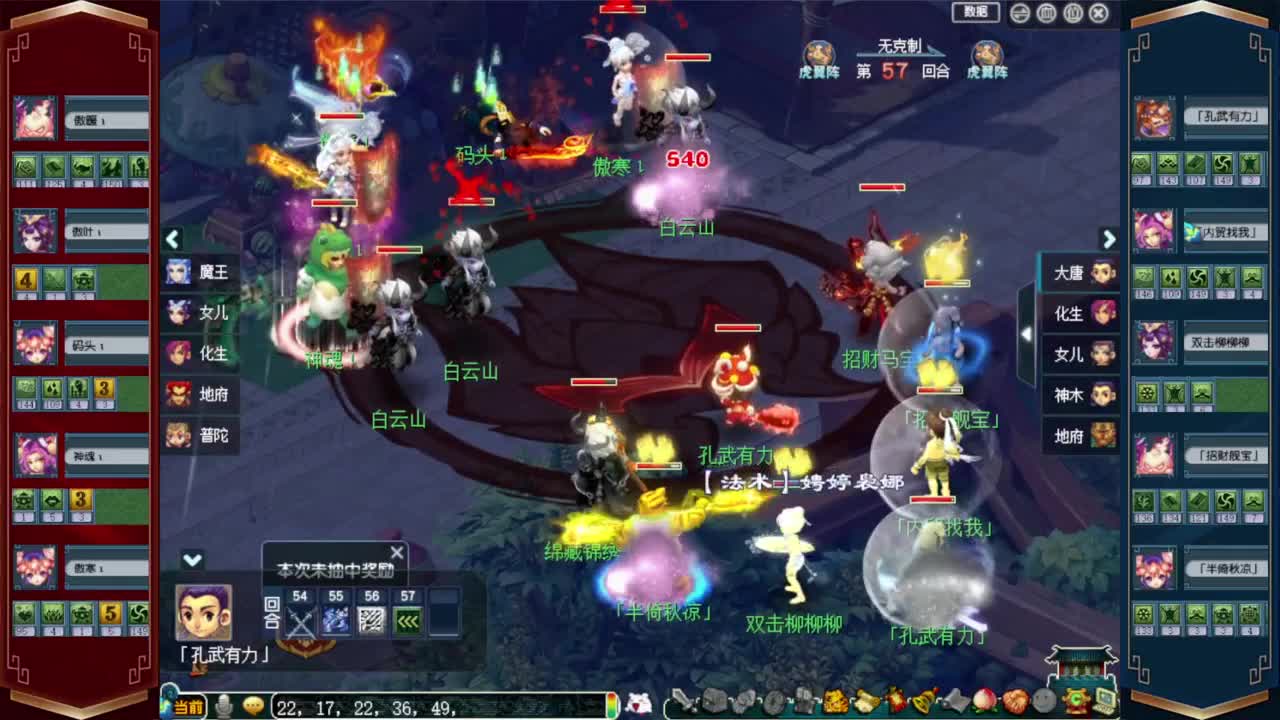Open the emoji smiley icon beside chat input

[248, 706]
